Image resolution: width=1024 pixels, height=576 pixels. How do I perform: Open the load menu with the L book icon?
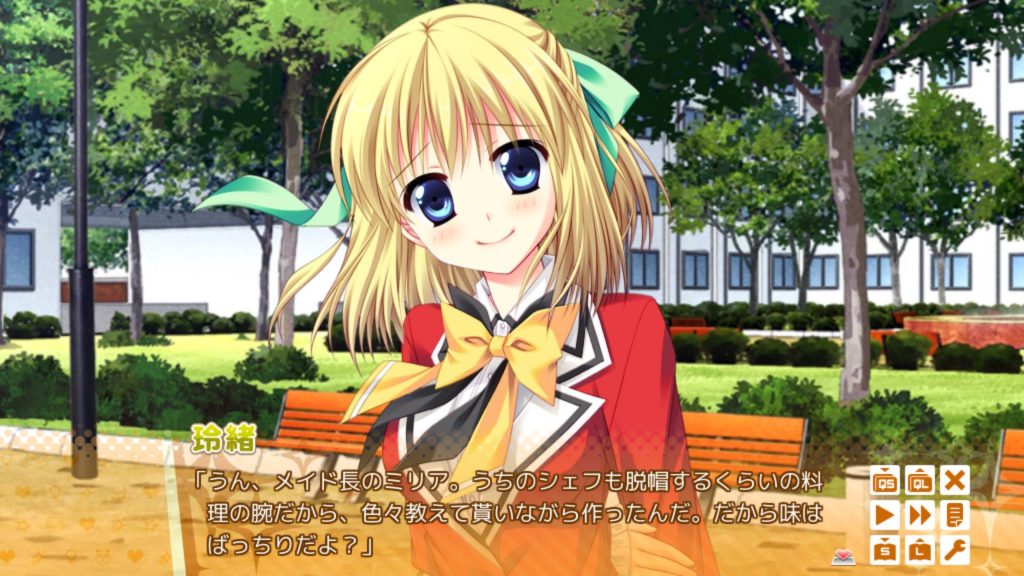point(920,550)
